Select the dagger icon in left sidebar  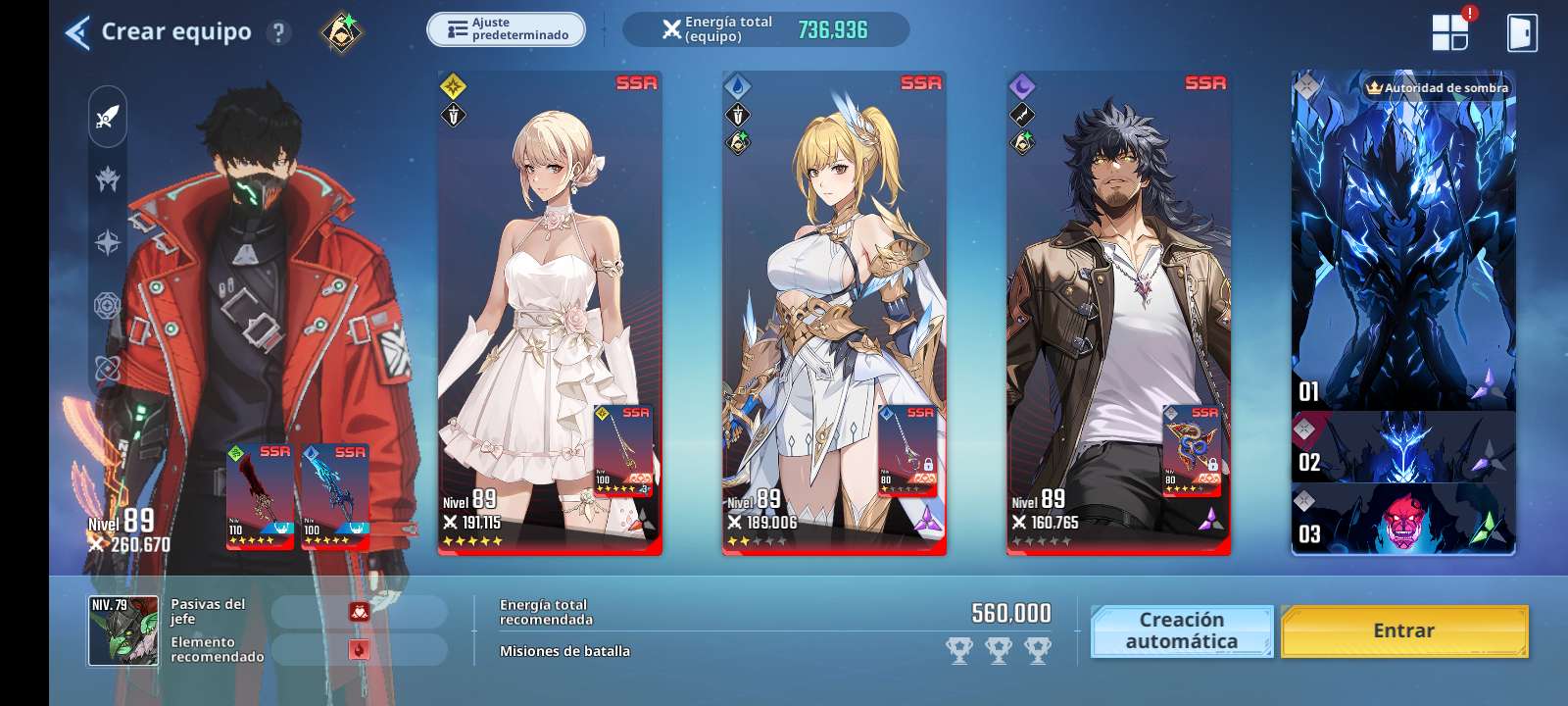click(108, 118)
